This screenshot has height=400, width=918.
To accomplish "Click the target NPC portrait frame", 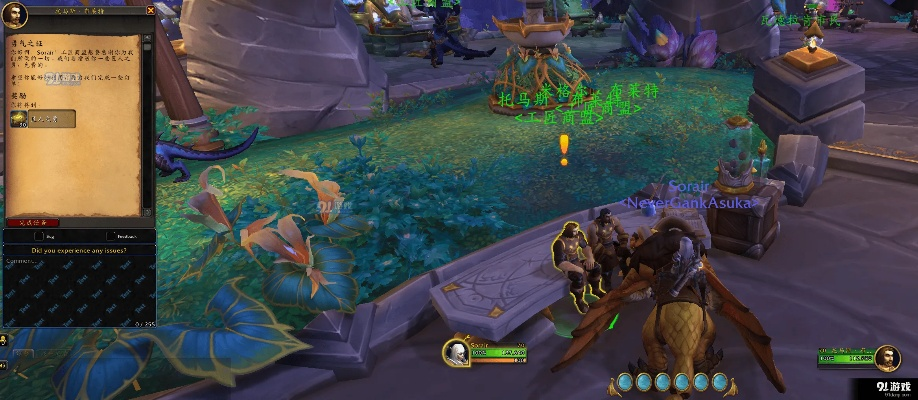I will tap(885, 355).
